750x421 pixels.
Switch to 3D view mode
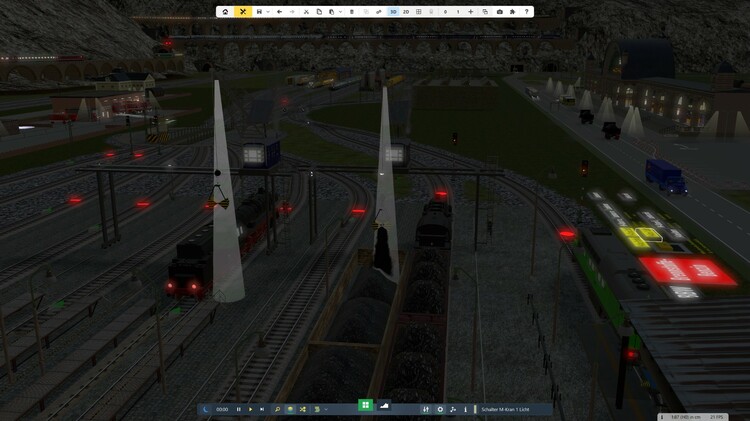coord(393,12)
